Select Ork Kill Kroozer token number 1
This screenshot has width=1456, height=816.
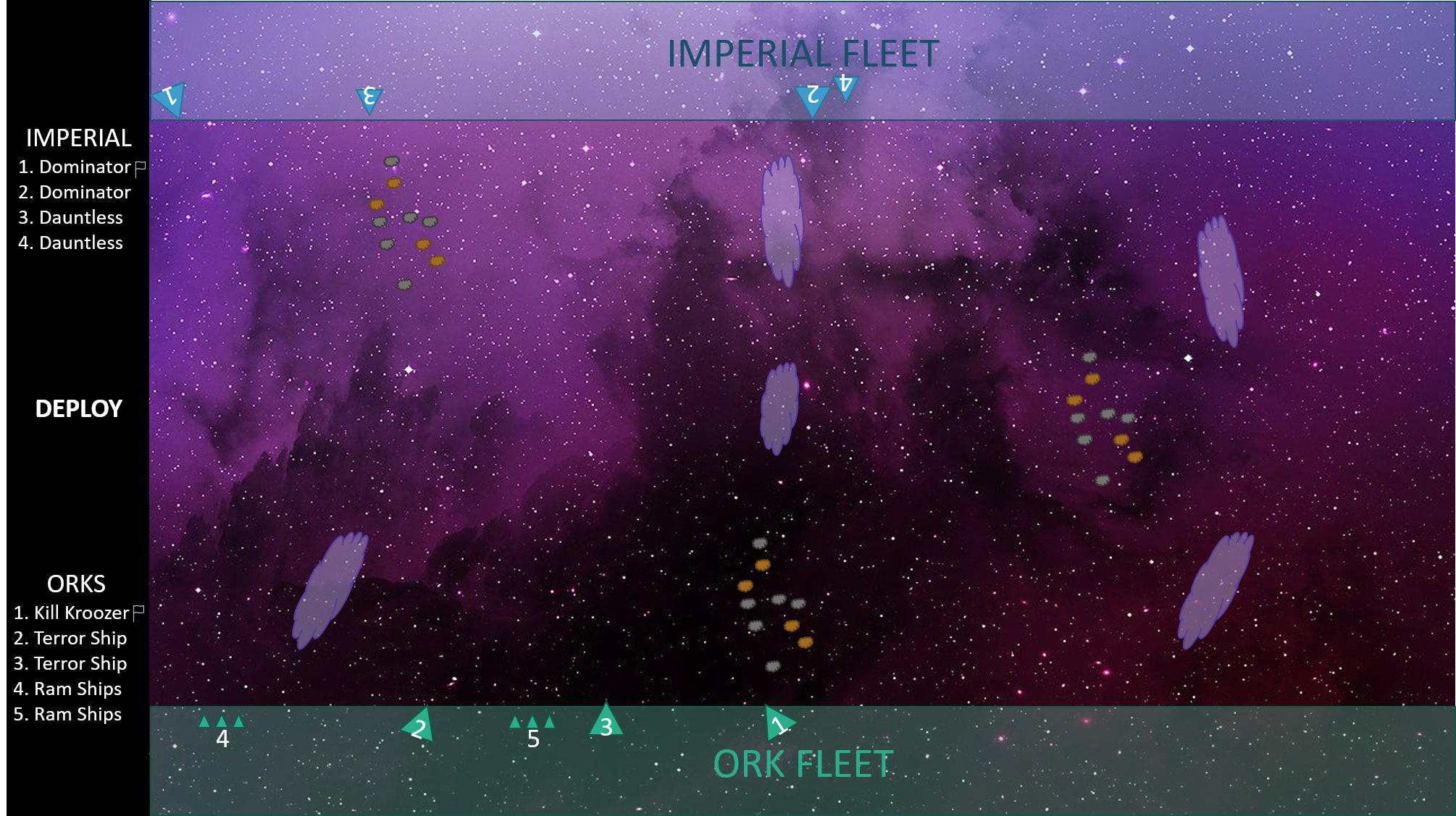778,723
